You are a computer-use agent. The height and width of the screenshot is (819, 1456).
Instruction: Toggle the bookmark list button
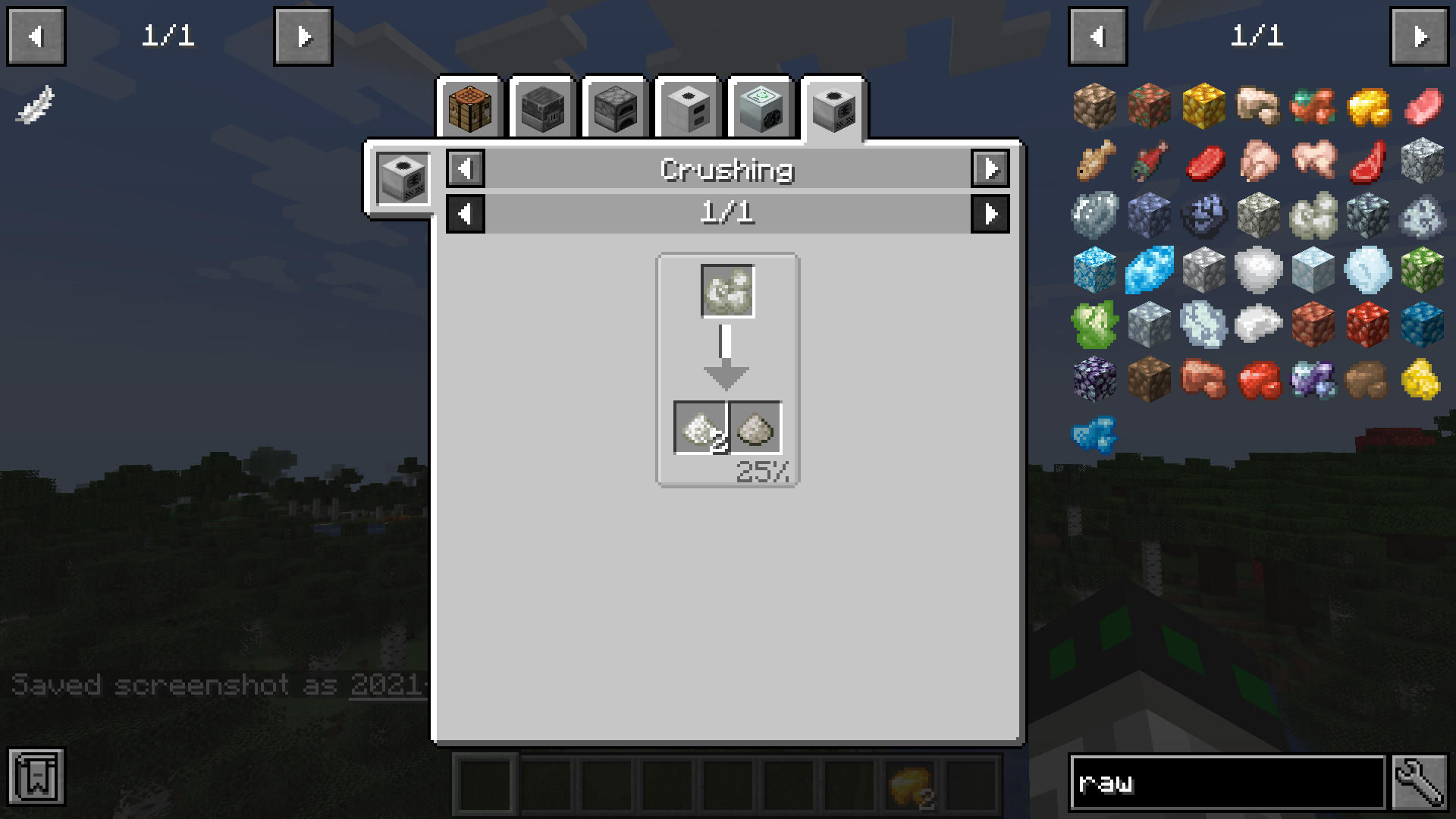36,777
